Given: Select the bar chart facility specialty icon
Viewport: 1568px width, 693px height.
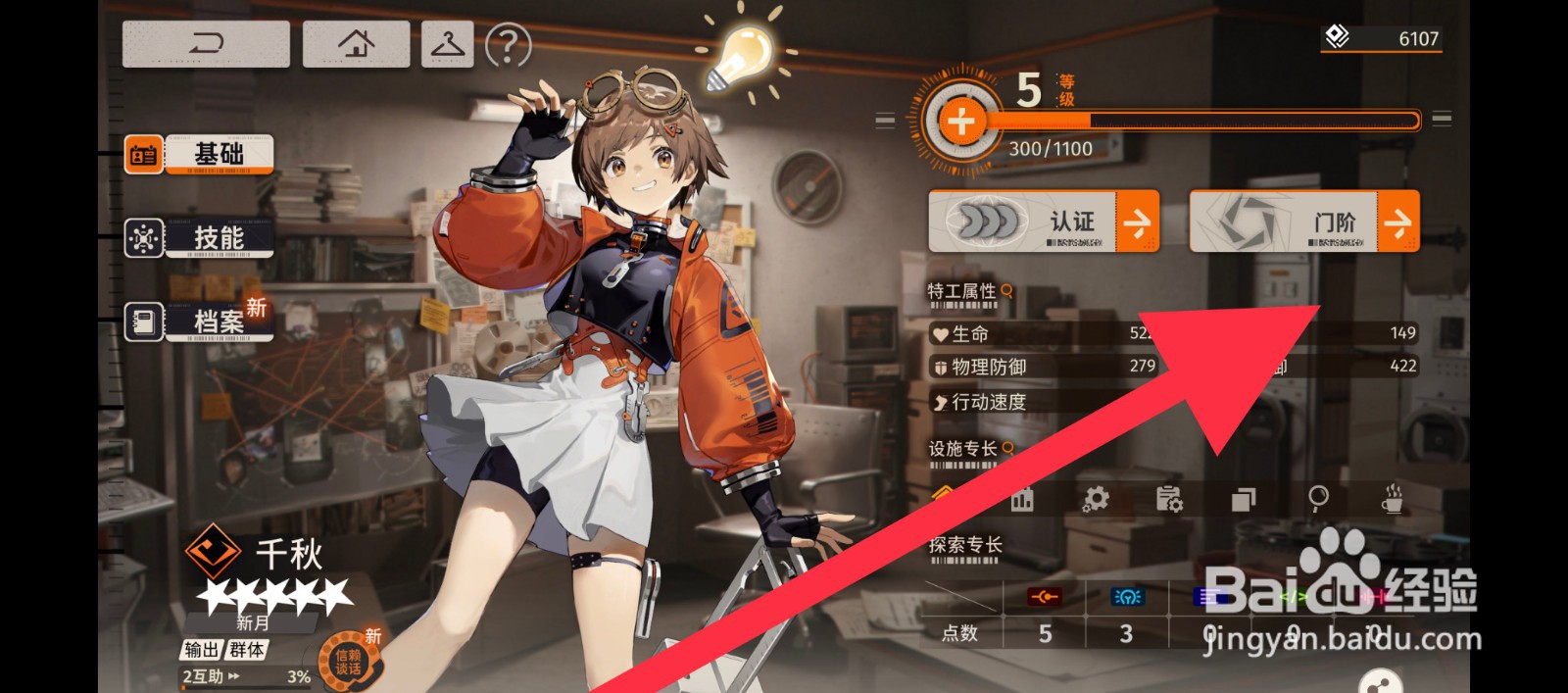Looking at the screenshot, I should coord(1022,500).
